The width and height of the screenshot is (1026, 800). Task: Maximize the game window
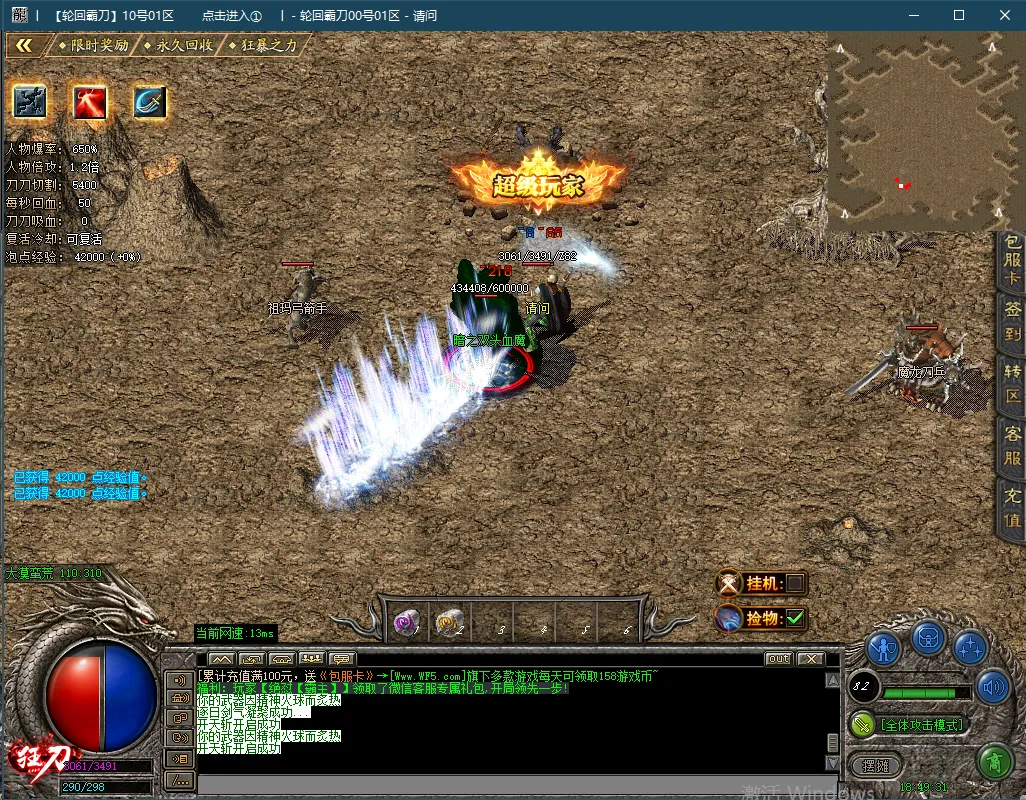[959, 15]
